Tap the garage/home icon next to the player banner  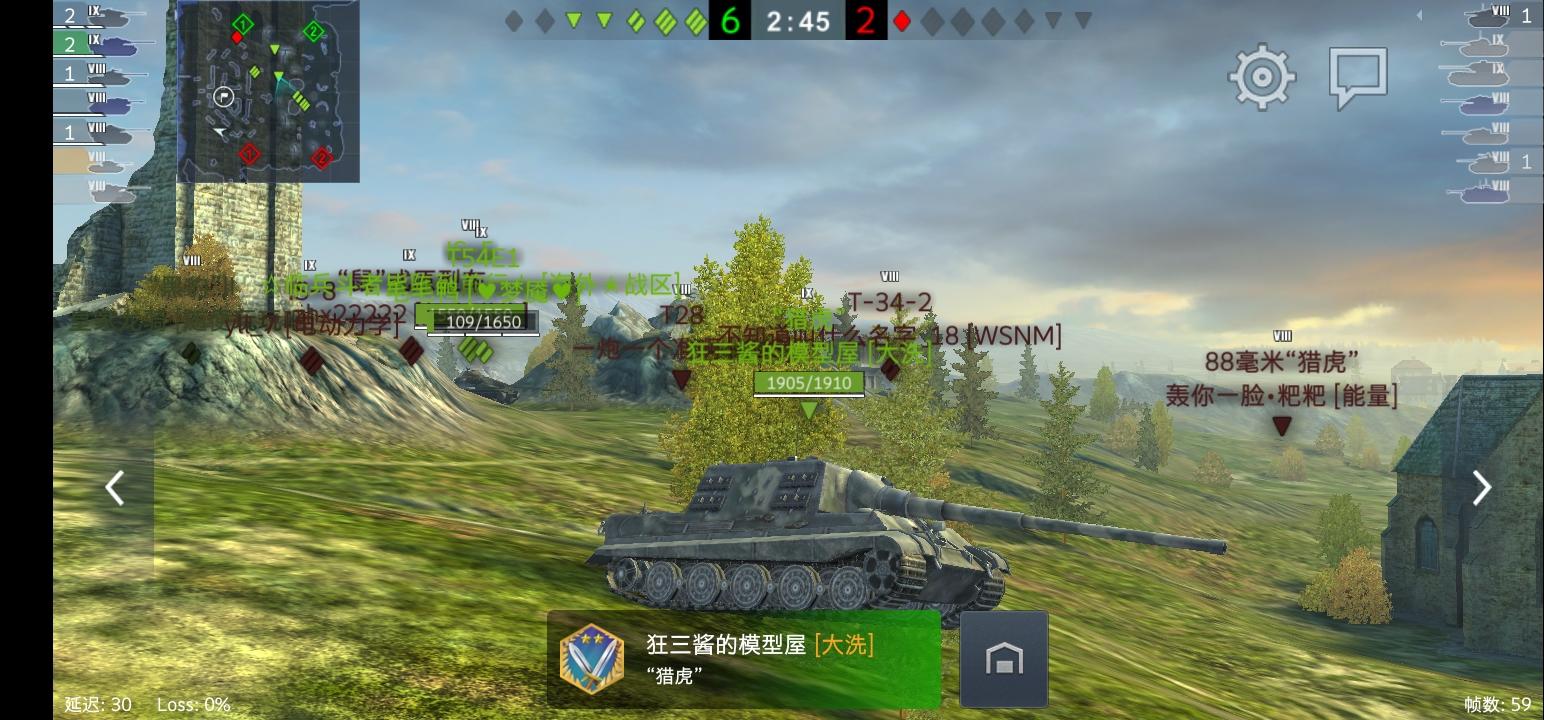pos(1003,658)
